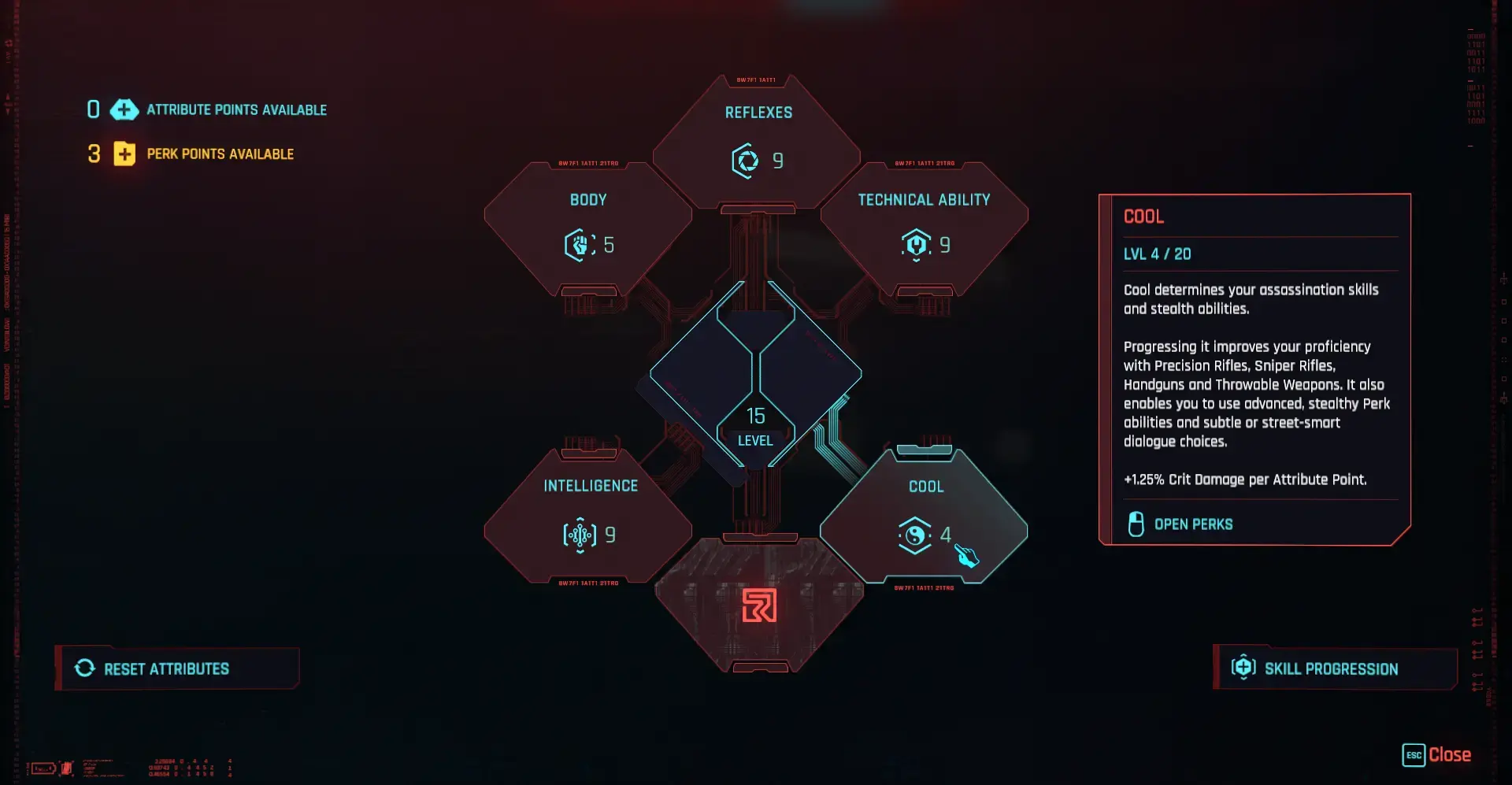Open the Body attribute panel
1512x785 pixels.
[x=588, y=229]
